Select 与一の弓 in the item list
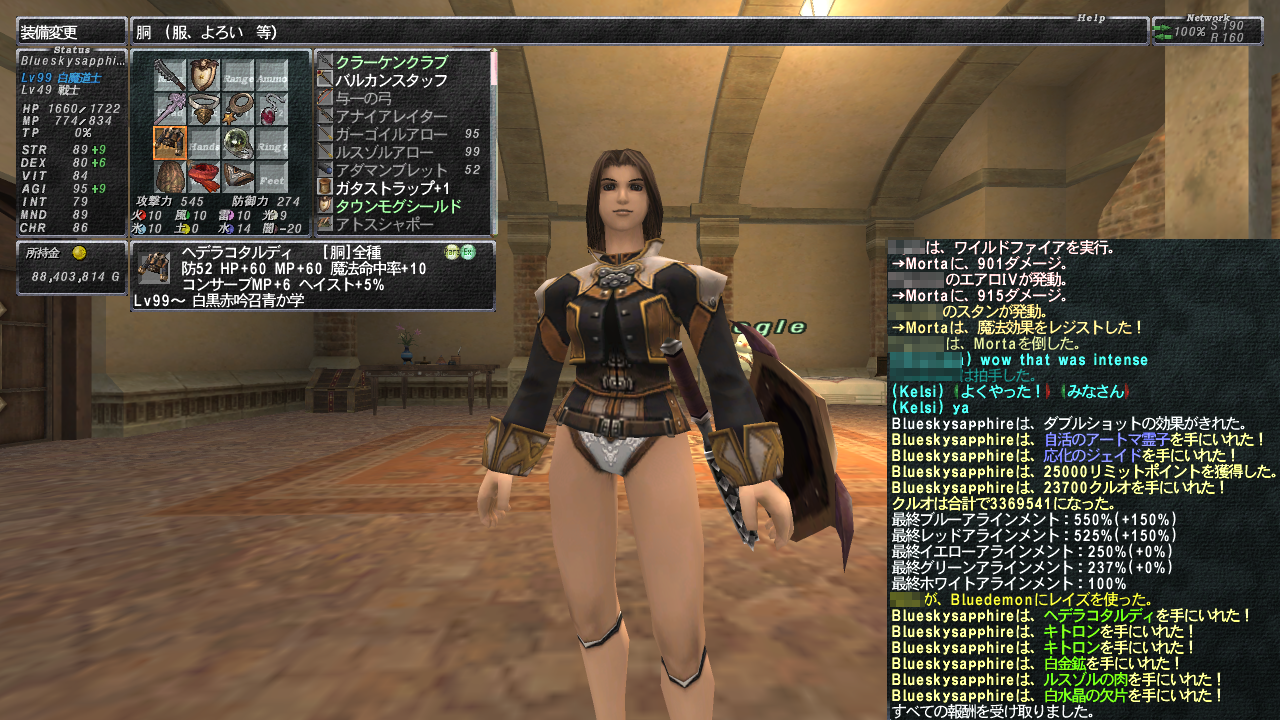 coord(370,98)
